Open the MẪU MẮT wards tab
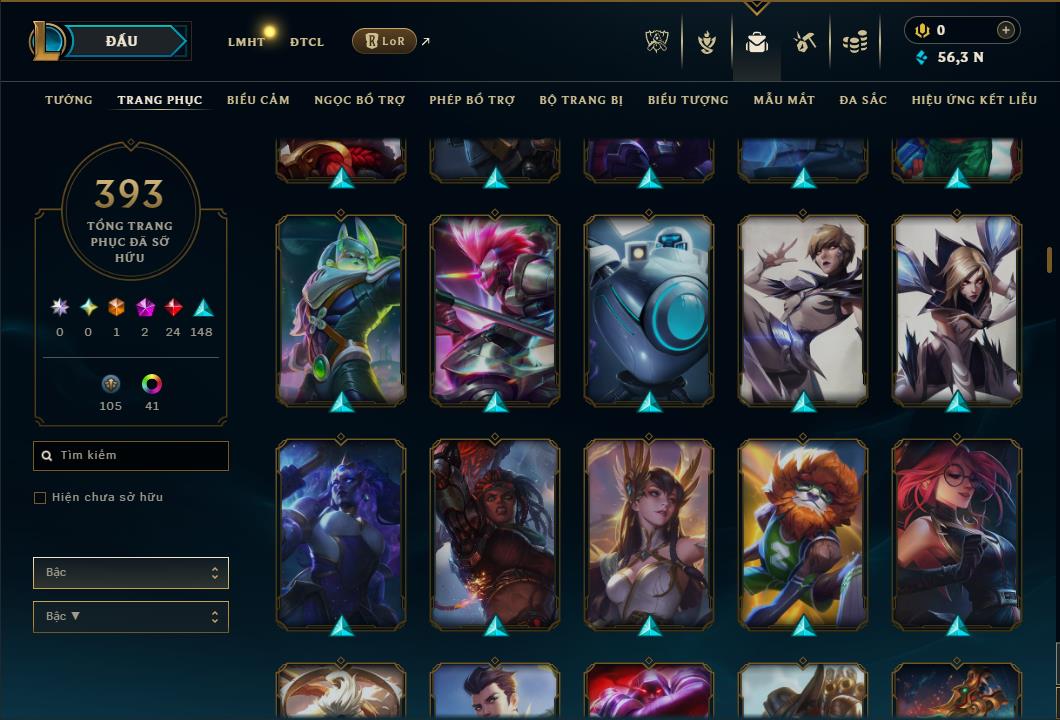1060x720 pixels. (x=784, y=100)
